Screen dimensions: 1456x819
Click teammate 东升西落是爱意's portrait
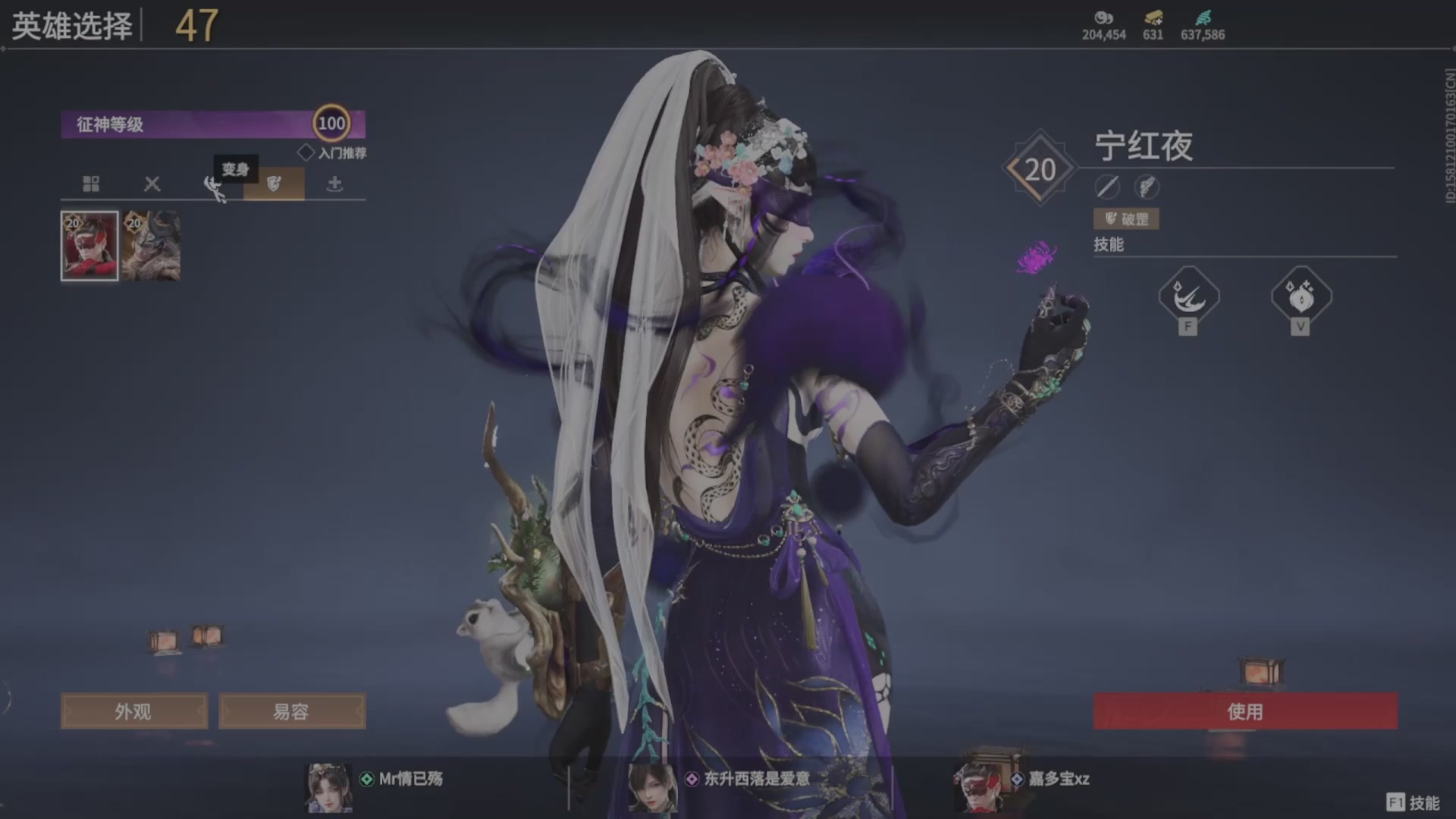tap(652, 787)
